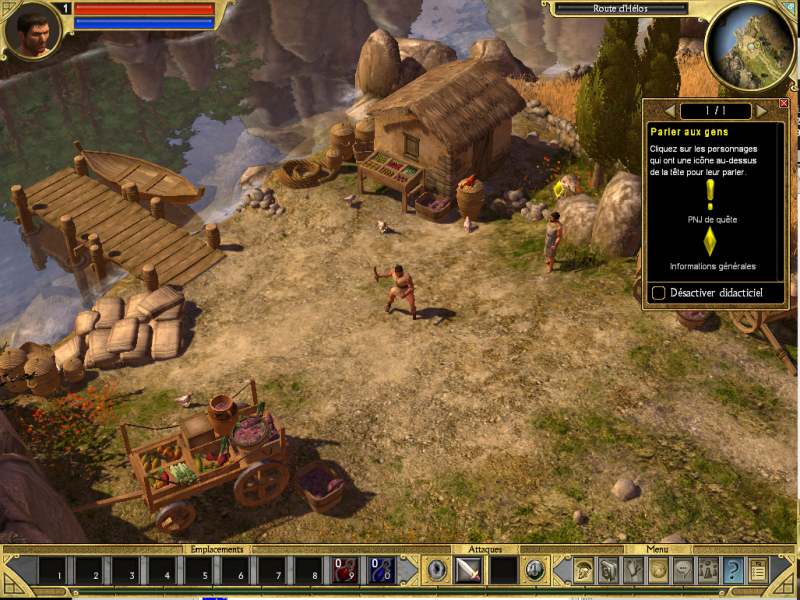Use the red health potion slot
This screenshot has width=800, height=600.
pyautogui.click(x=344, y=570)
